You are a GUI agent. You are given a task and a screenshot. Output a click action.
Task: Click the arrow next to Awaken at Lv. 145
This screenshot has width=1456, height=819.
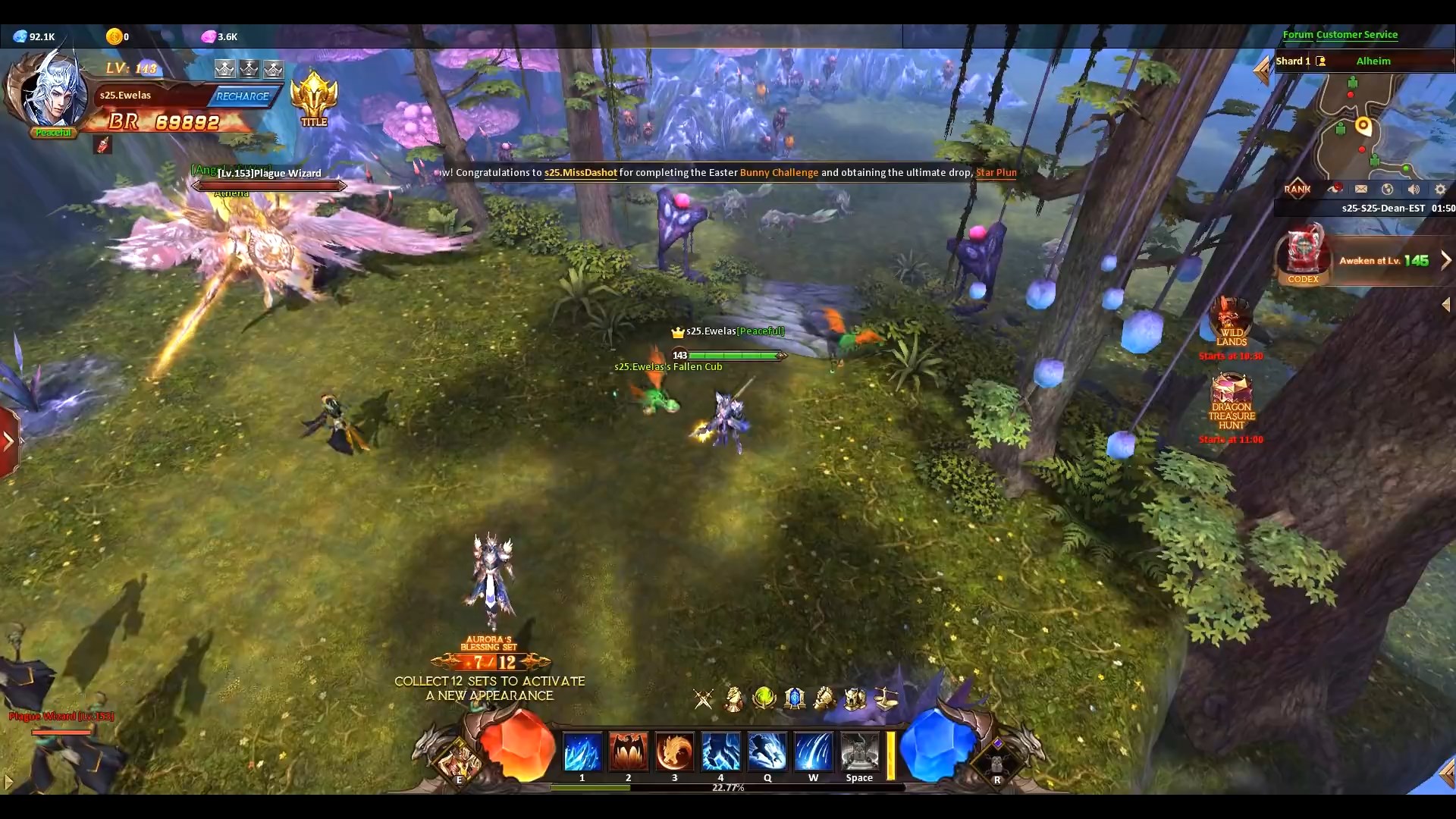click(x=1445, y=260)
